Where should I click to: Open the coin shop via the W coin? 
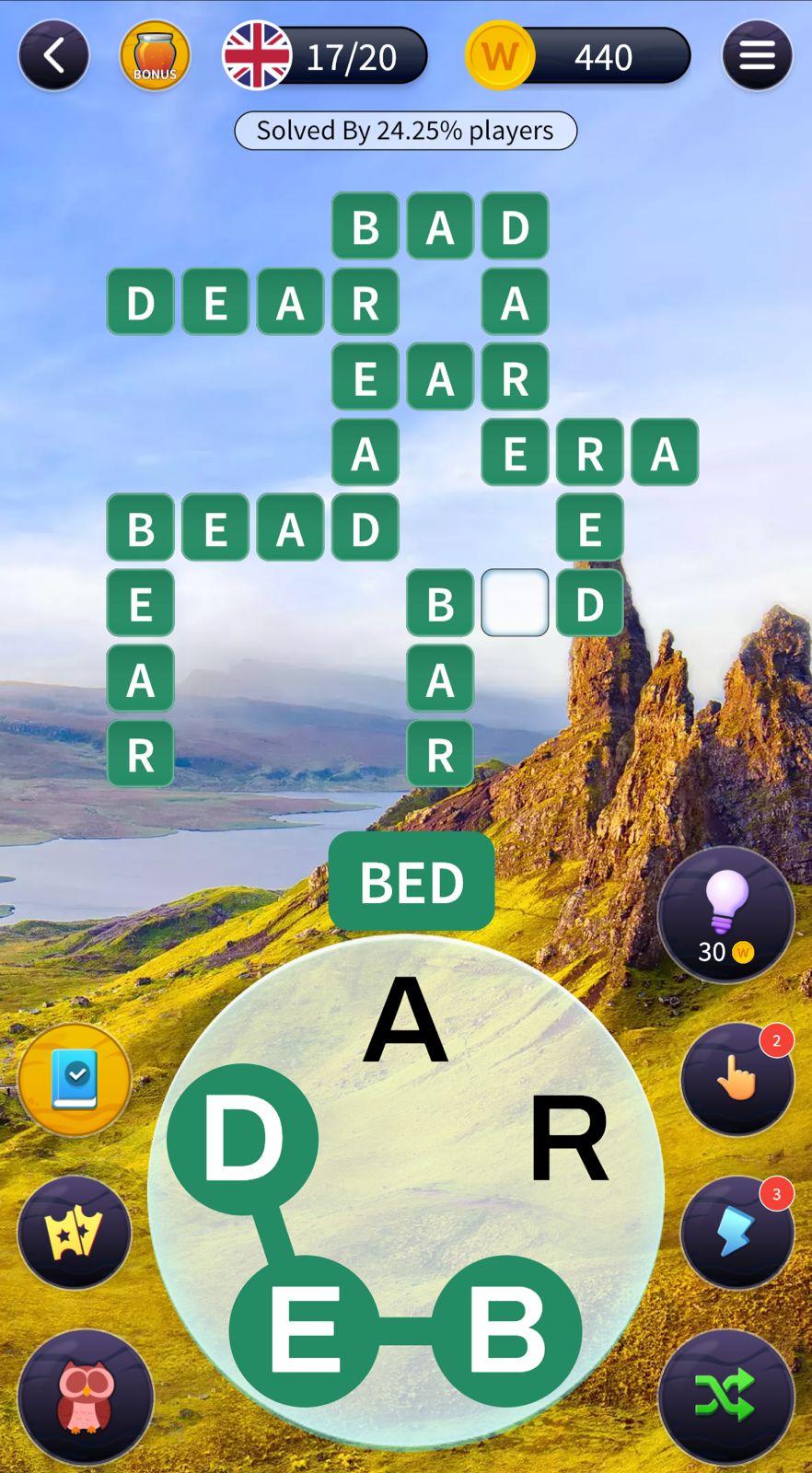tap(500, 56)
